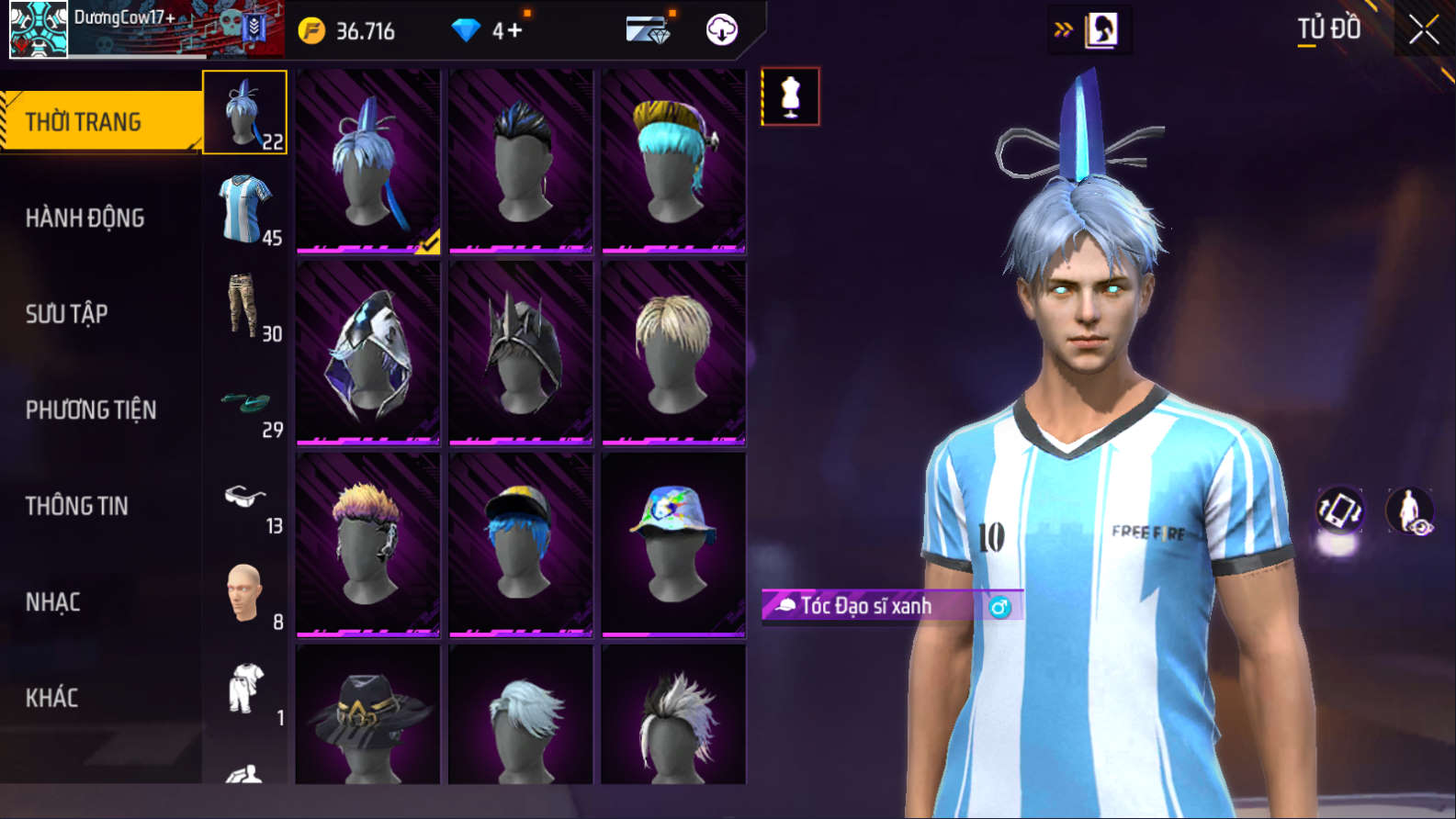Switch to the SƯU TẬP tab
1456x819 pixels.
pyautogui.click(x=67, y=314)
